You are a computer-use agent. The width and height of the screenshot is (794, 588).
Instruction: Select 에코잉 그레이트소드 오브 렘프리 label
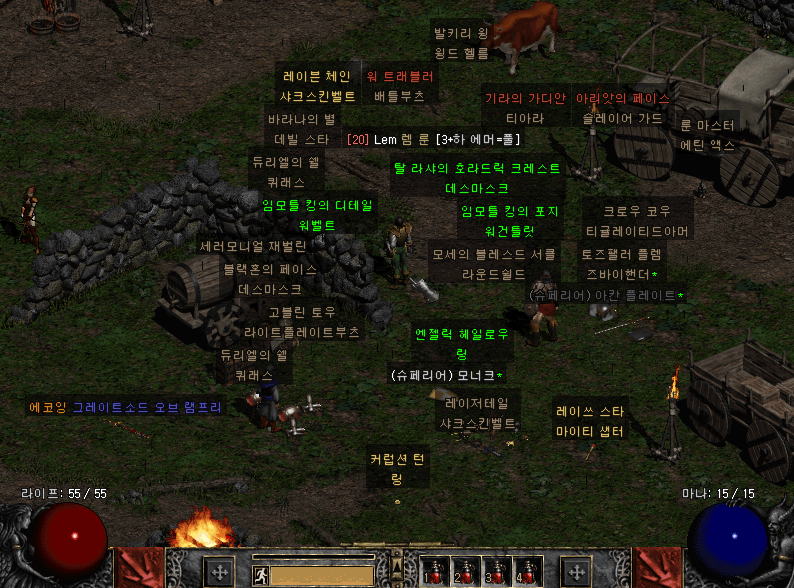click(125, 407)
